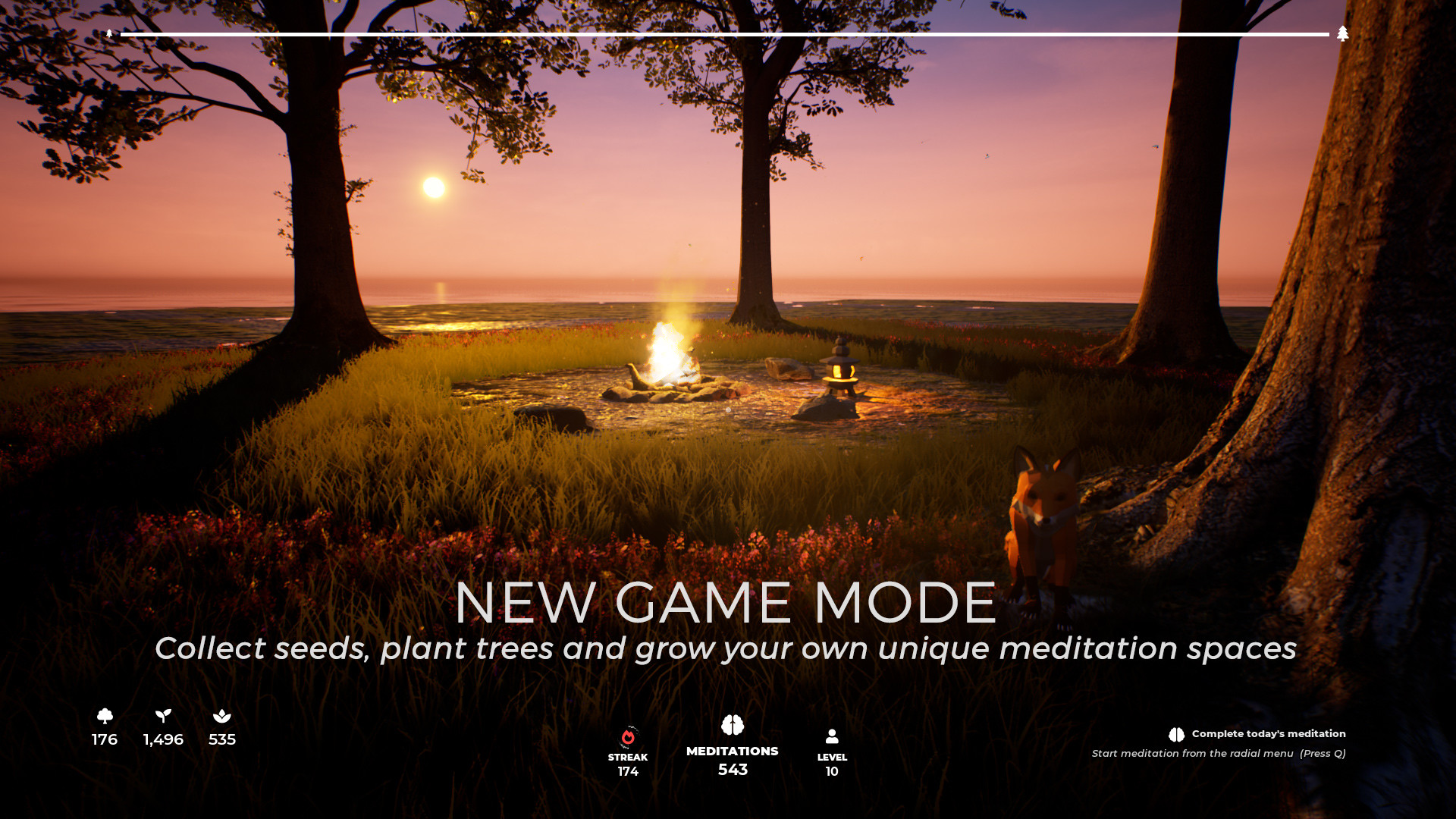This screenshot has width=1456, height=819.
Task: Click the collect seeds description text
Action: 726,649
